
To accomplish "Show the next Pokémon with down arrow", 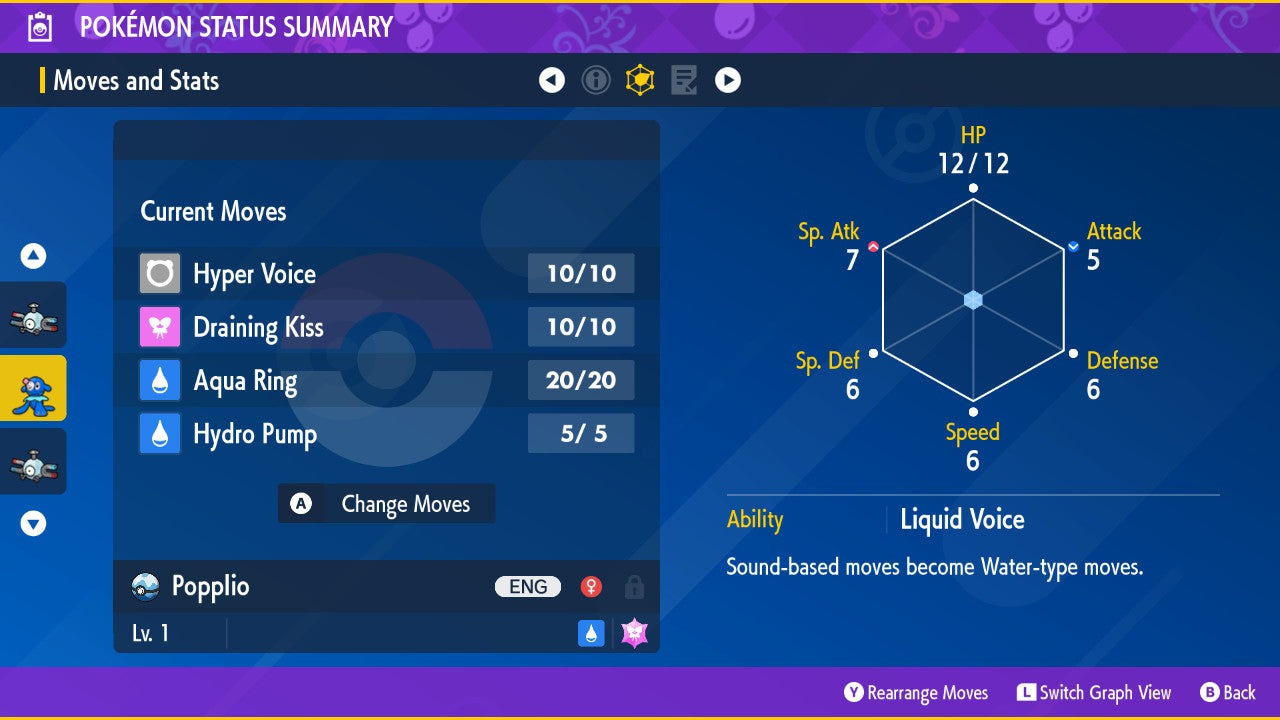I will [33, 523].
